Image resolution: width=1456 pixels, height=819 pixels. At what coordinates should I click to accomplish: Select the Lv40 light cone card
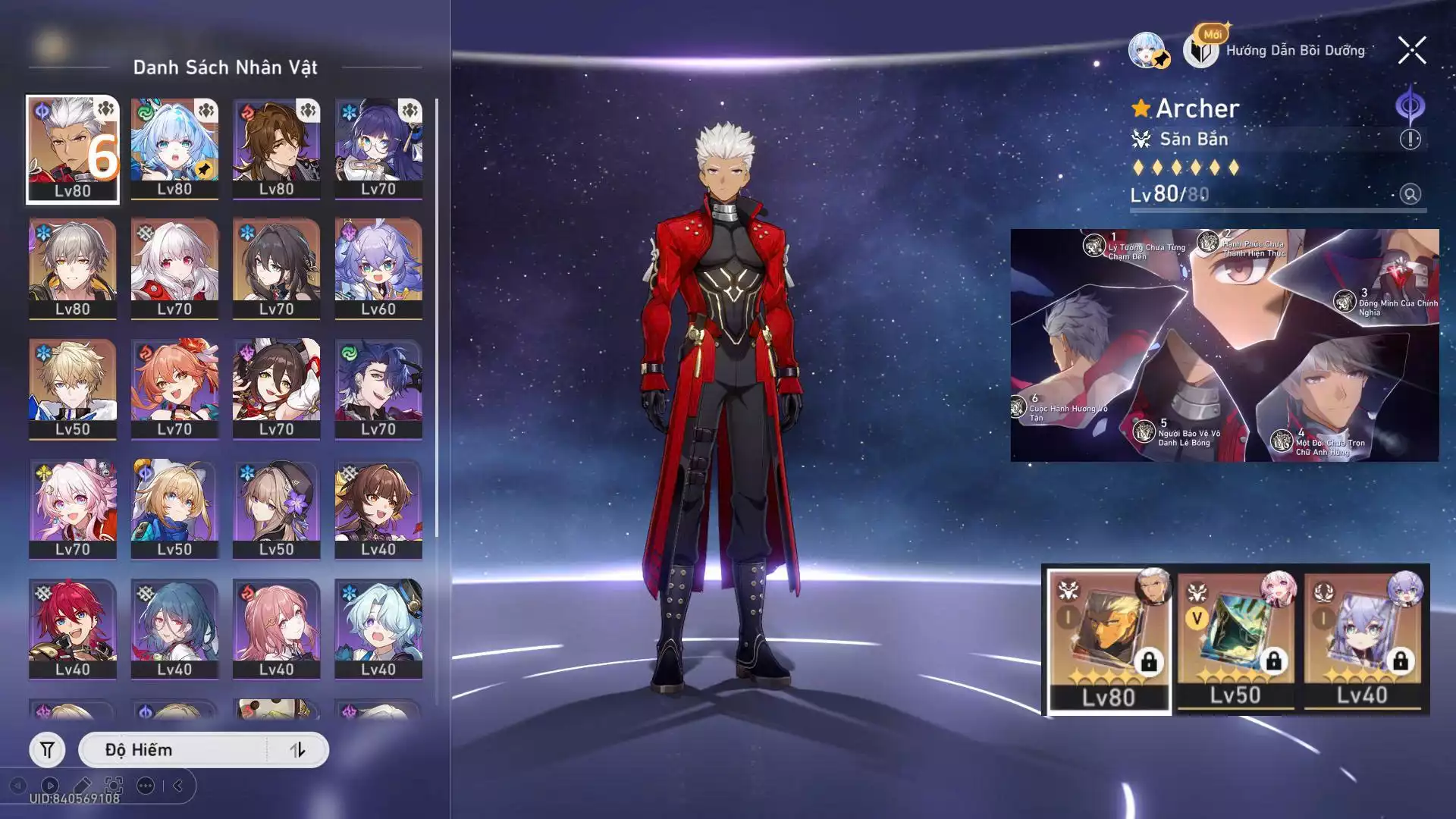pyautogui.click(x=1362, y=642)
